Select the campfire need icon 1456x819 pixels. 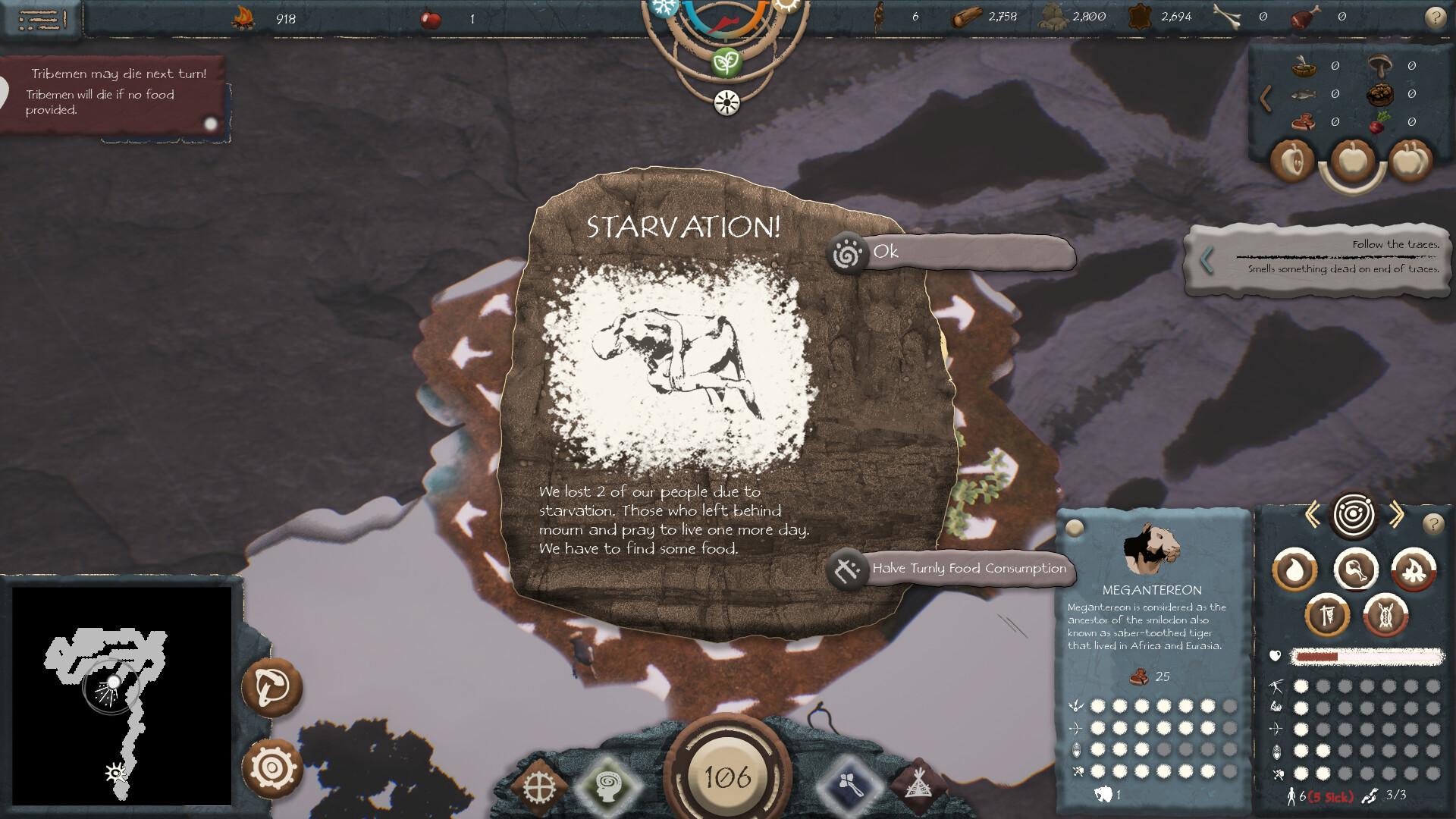[x=1414, y=570]
